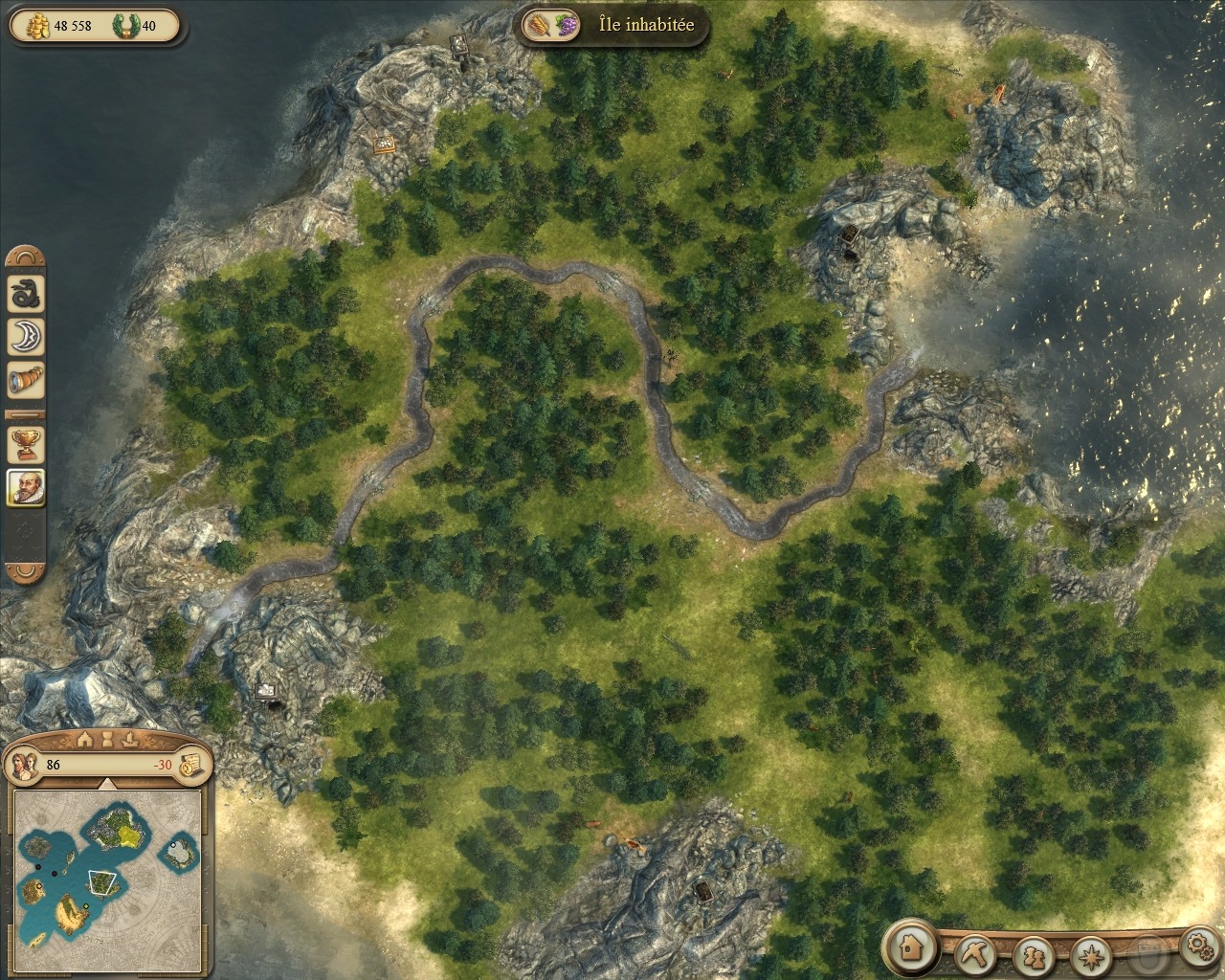Image resolution: width=1225 pixels, height=980 pixels.
Task: Click the bearded advisor portrait
Action: click(x=26, y=487)
